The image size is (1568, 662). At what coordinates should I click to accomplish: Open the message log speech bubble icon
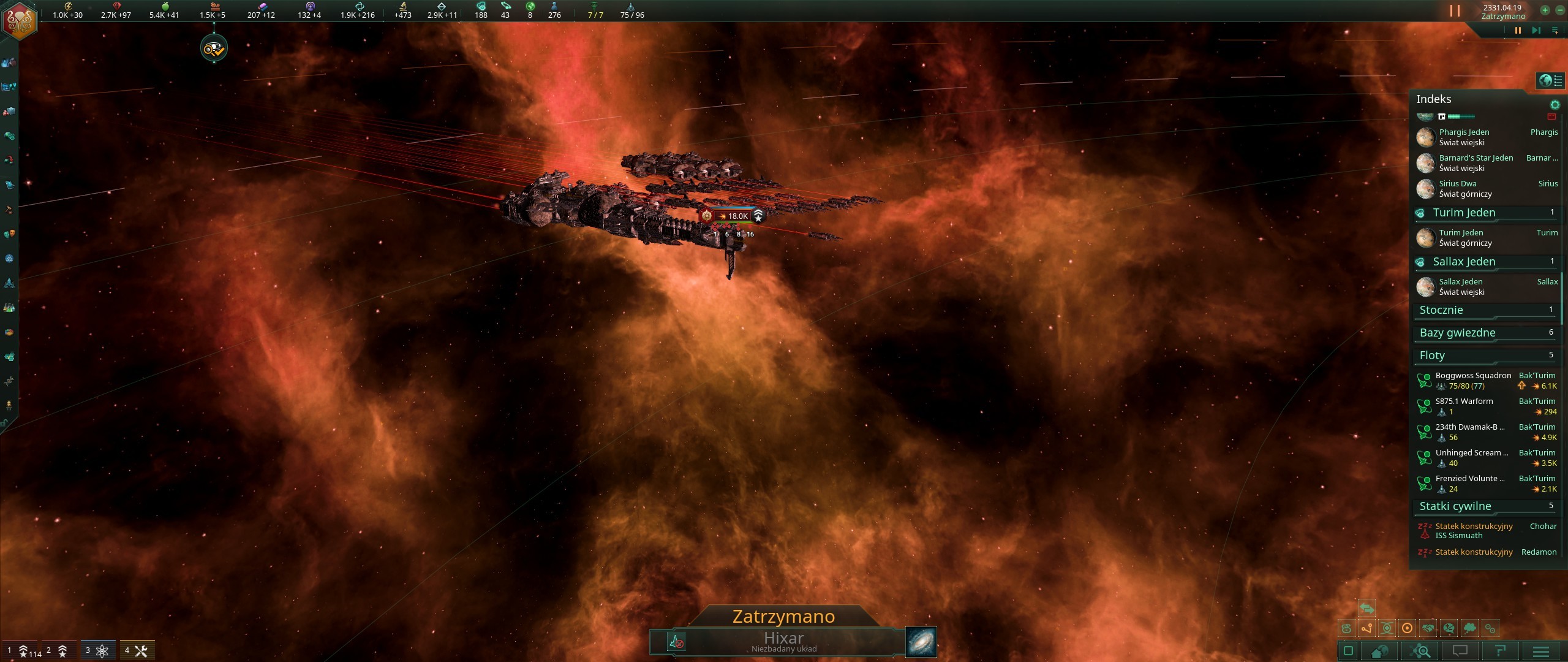[x=1459, y=652]
